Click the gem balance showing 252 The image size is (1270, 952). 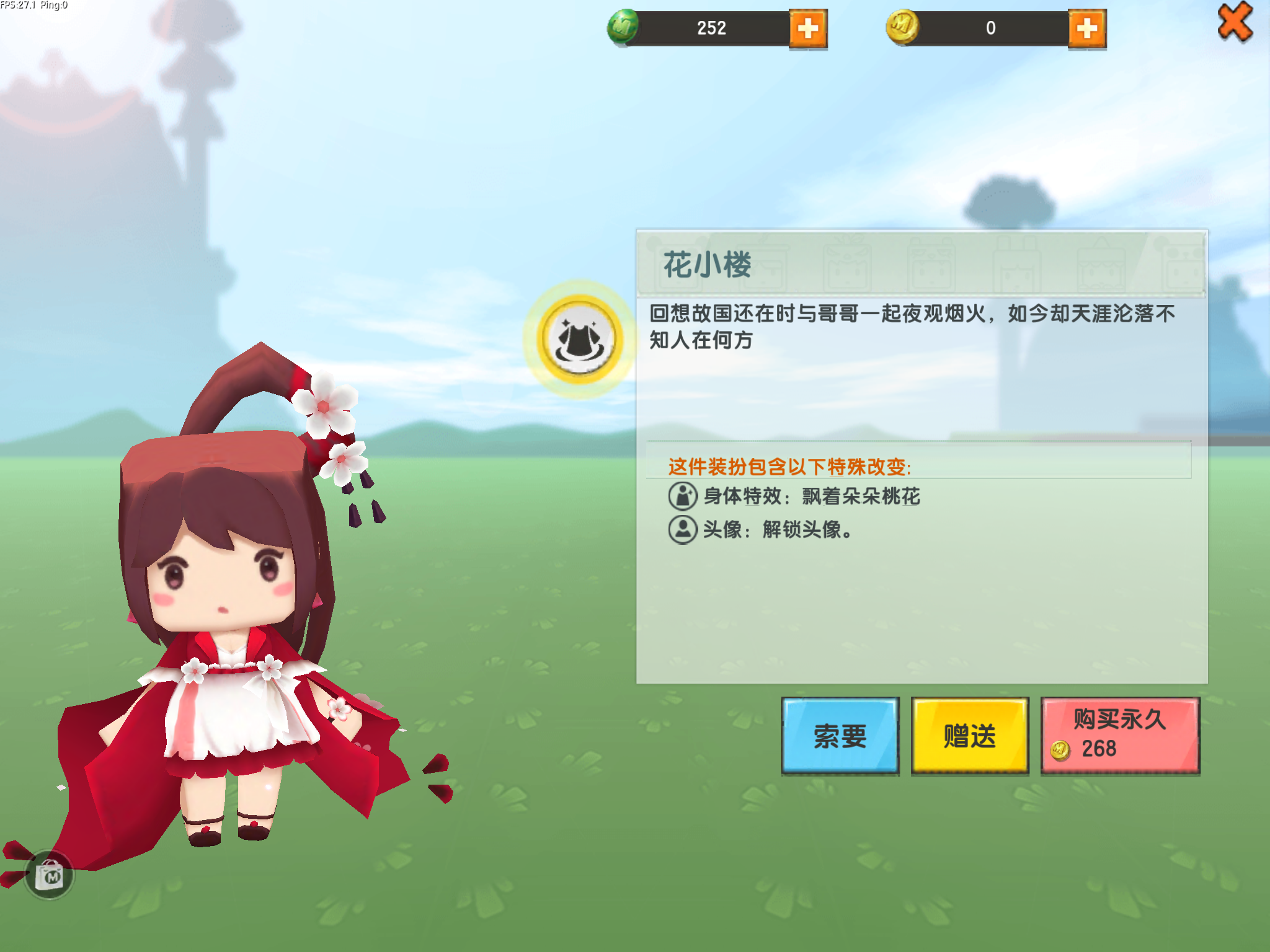pos(713,28)
